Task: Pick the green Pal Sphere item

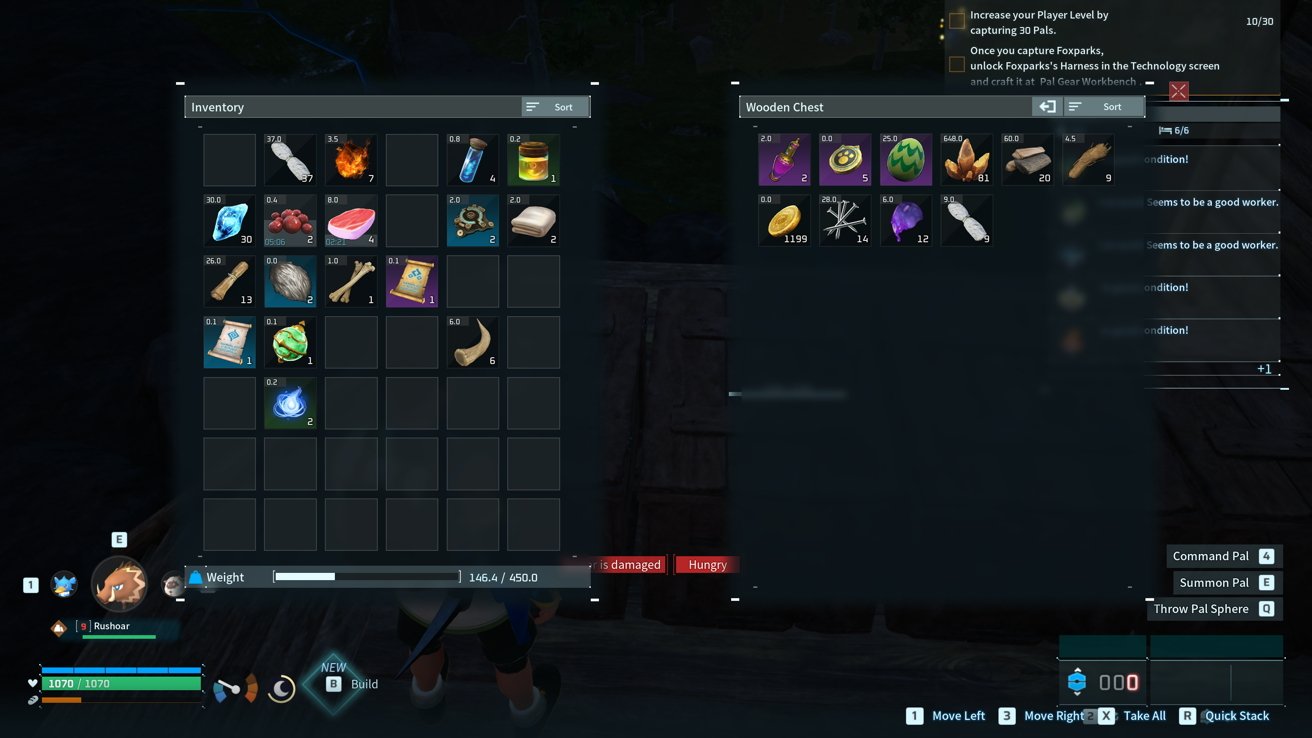Action: point(290,343)
